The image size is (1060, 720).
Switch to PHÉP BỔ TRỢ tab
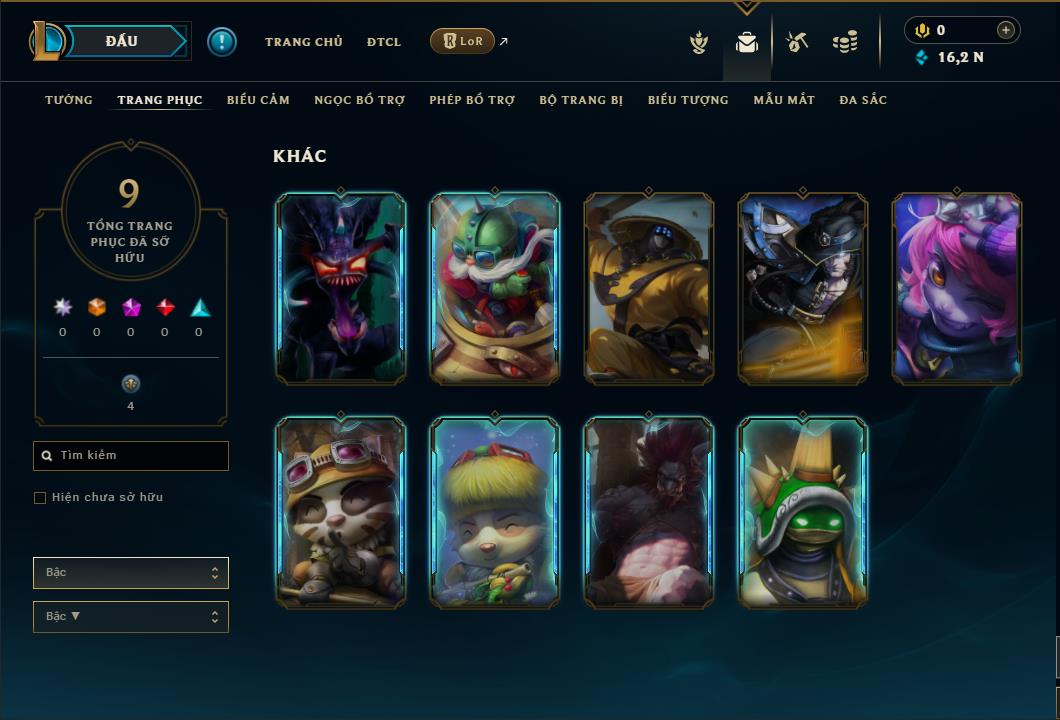(x=472, y=100)
